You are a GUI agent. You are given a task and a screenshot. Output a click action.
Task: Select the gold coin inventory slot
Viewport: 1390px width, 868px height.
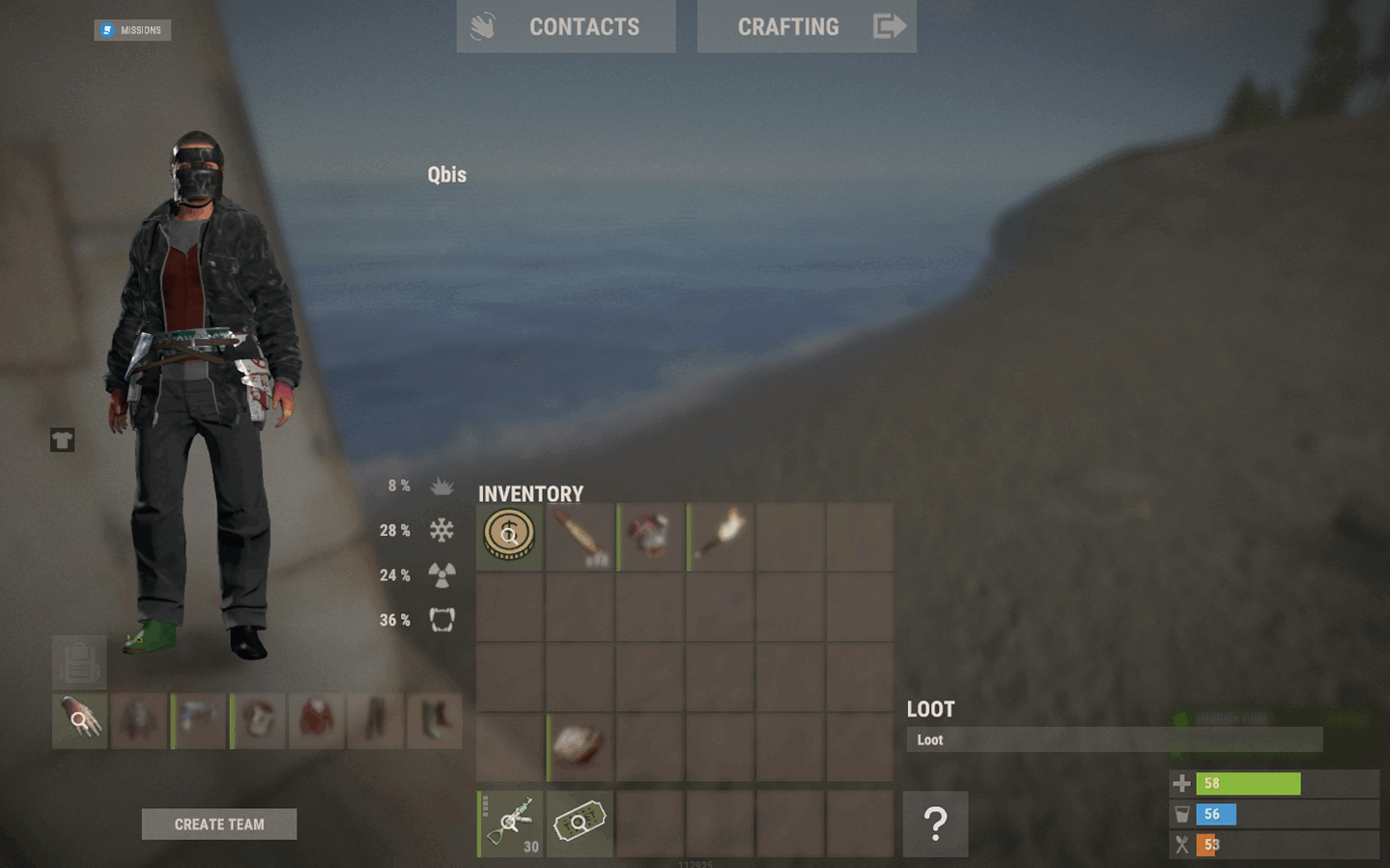pos(509,536)
